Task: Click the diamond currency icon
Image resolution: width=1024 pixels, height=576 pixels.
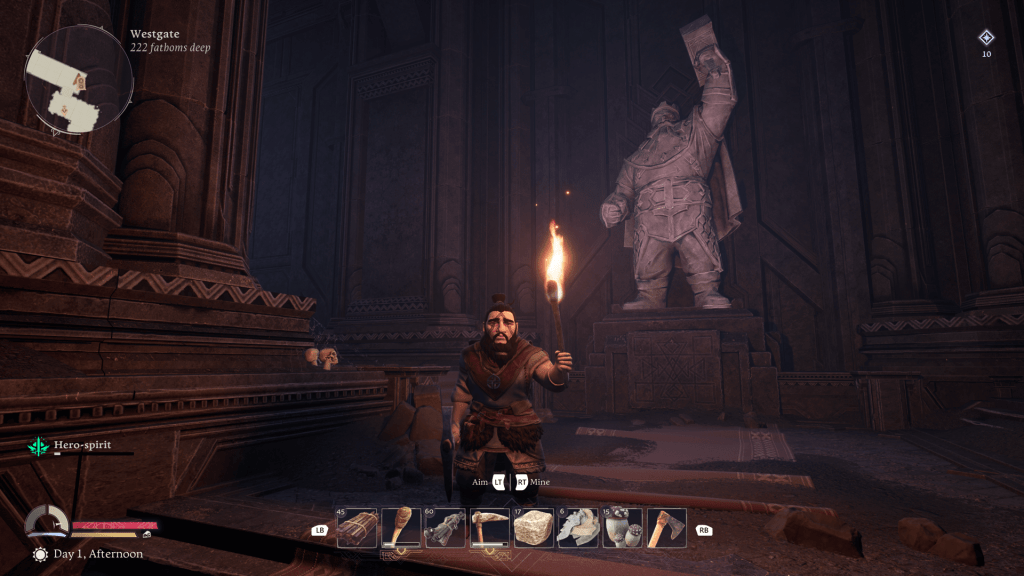Action: coord(986,38)
